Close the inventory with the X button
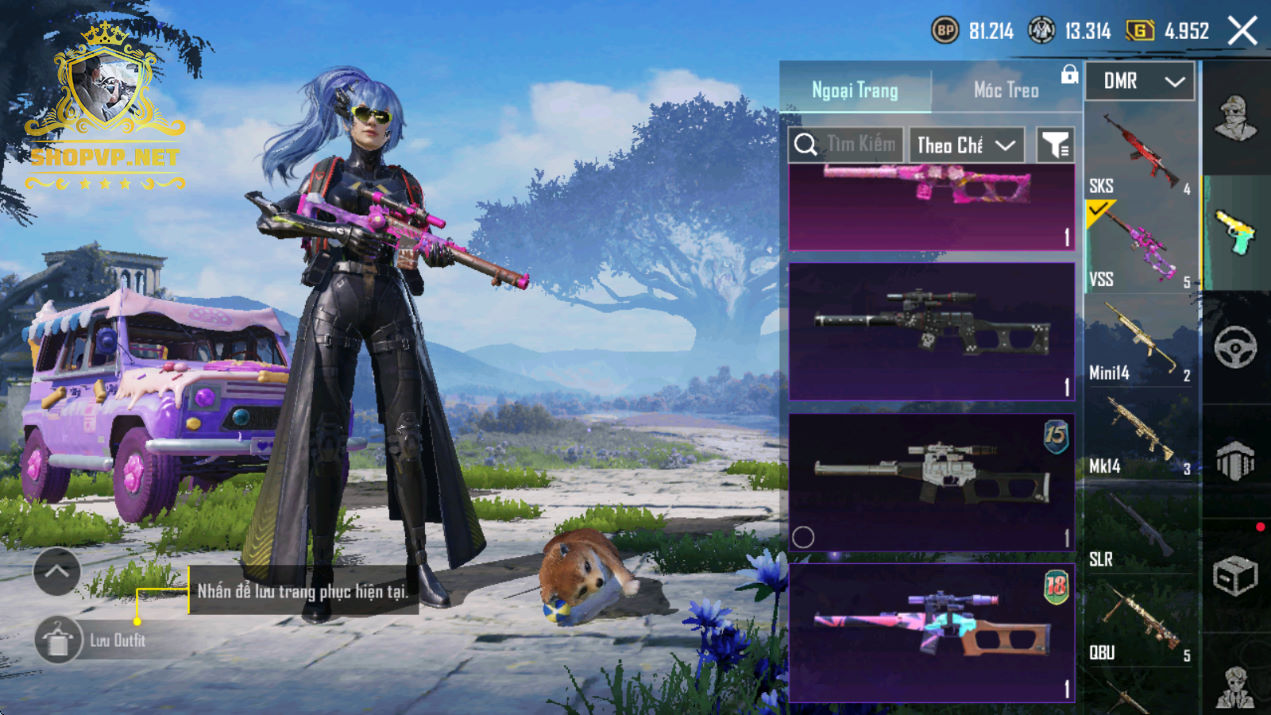Viewport: 1271px width, 715px height. pos(1242,31)
